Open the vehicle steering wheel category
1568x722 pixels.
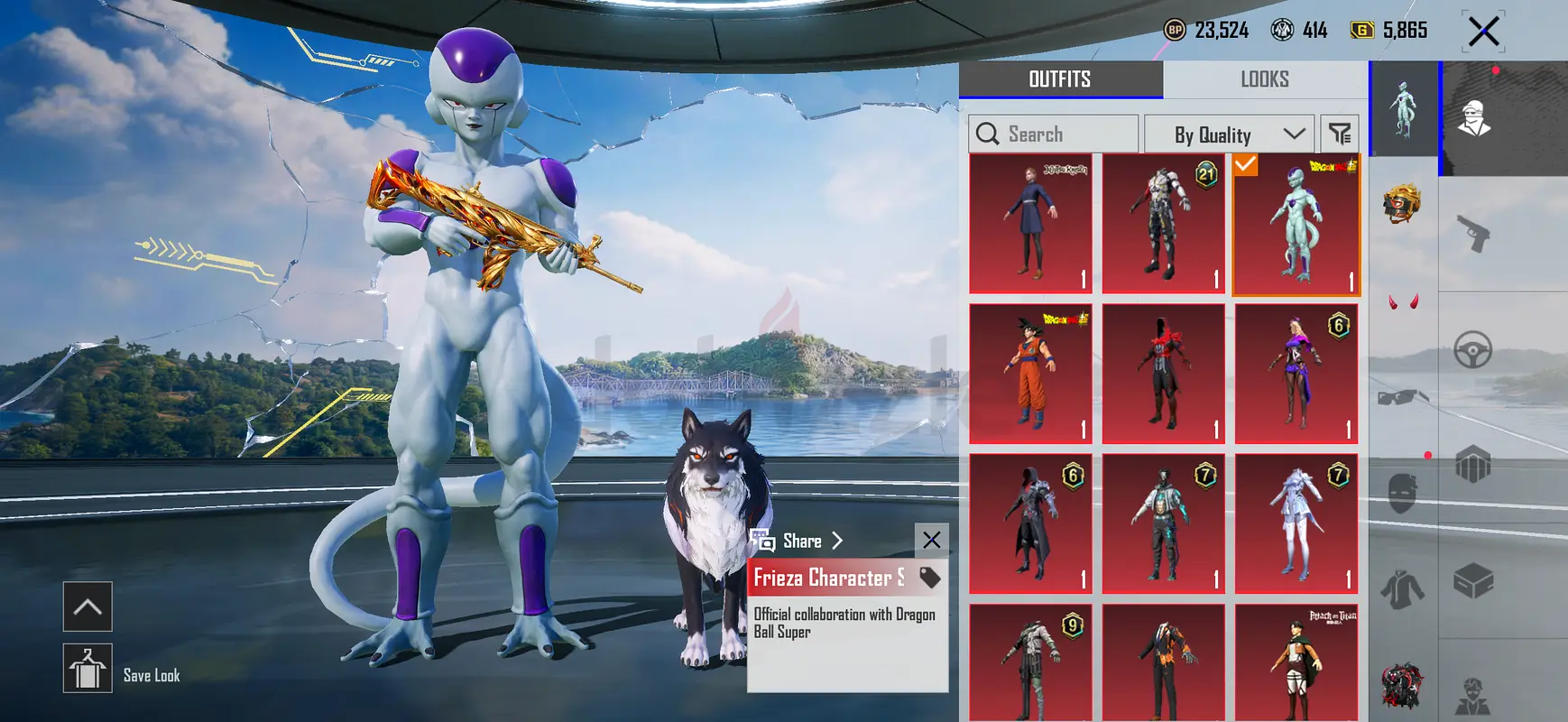click(x=1472, y=350)
